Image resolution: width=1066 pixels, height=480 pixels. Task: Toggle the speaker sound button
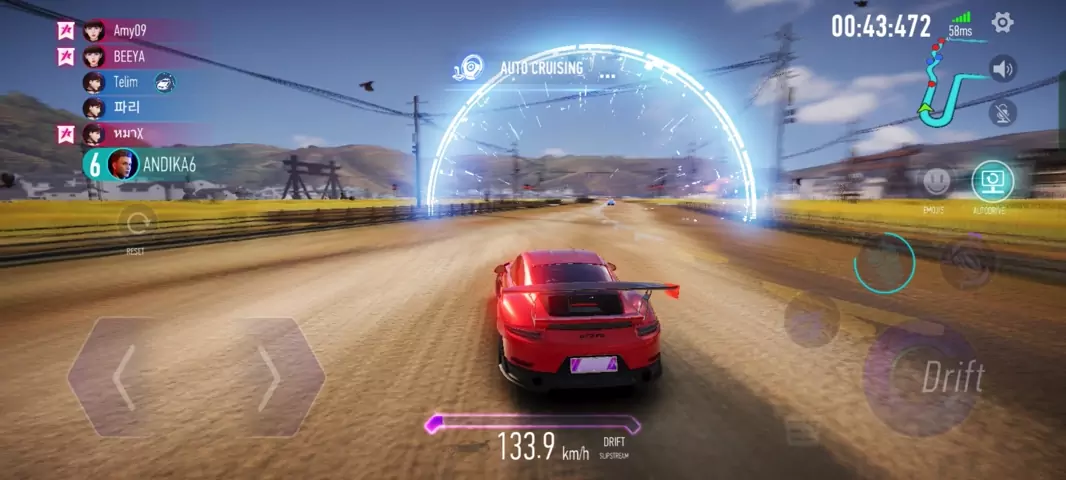click(1002, 69)
